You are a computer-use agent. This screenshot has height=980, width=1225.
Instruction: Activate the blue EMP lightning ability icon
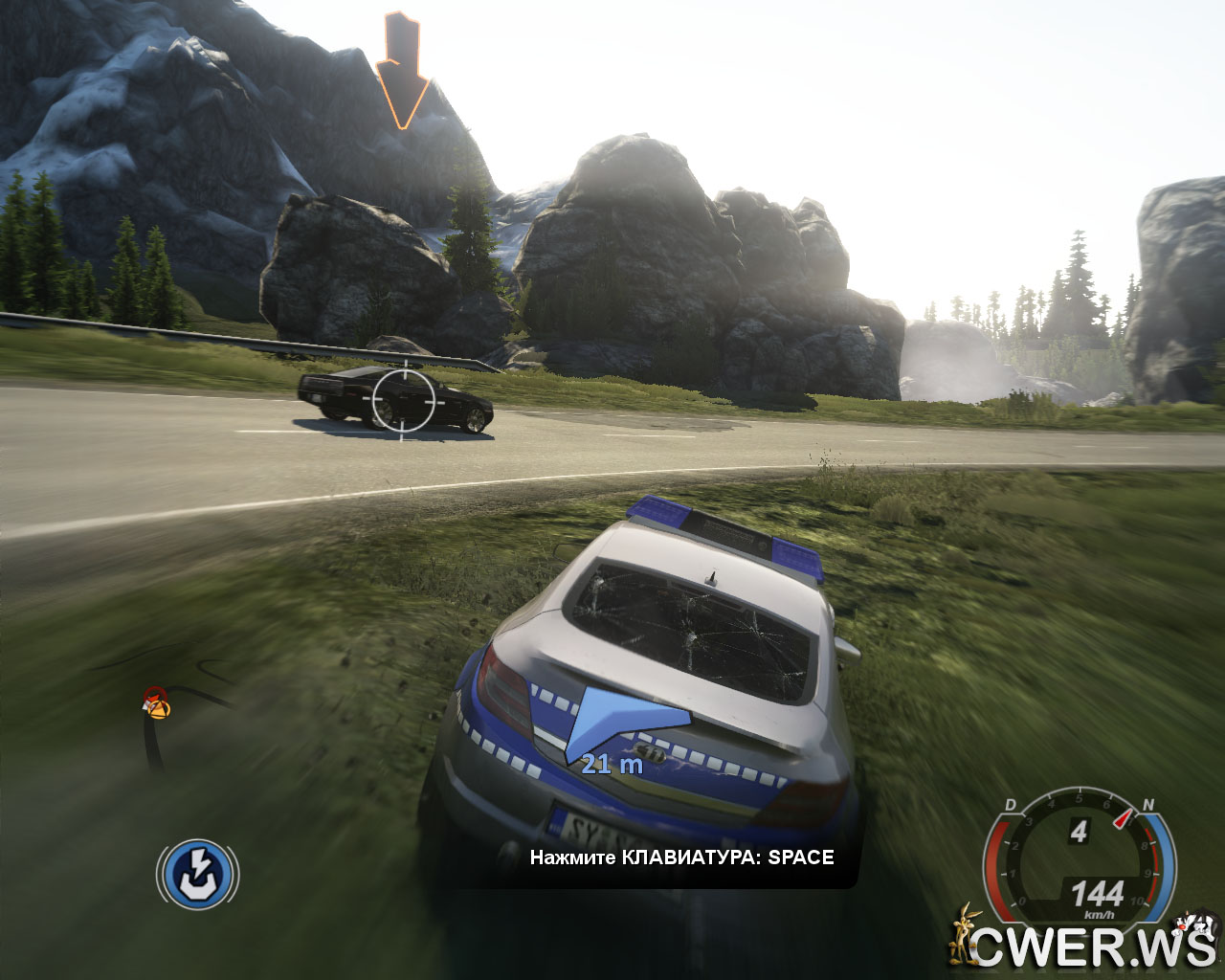(x=197, y=873)
